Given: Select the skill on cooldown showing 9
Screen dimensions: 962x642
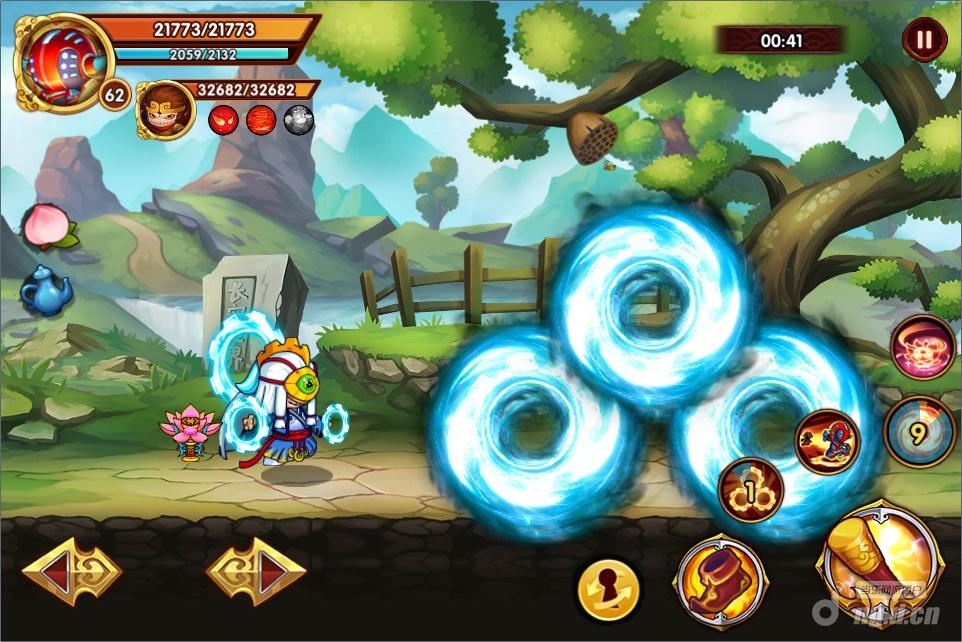Looking at the screenshot, I should tap(919, 432).
